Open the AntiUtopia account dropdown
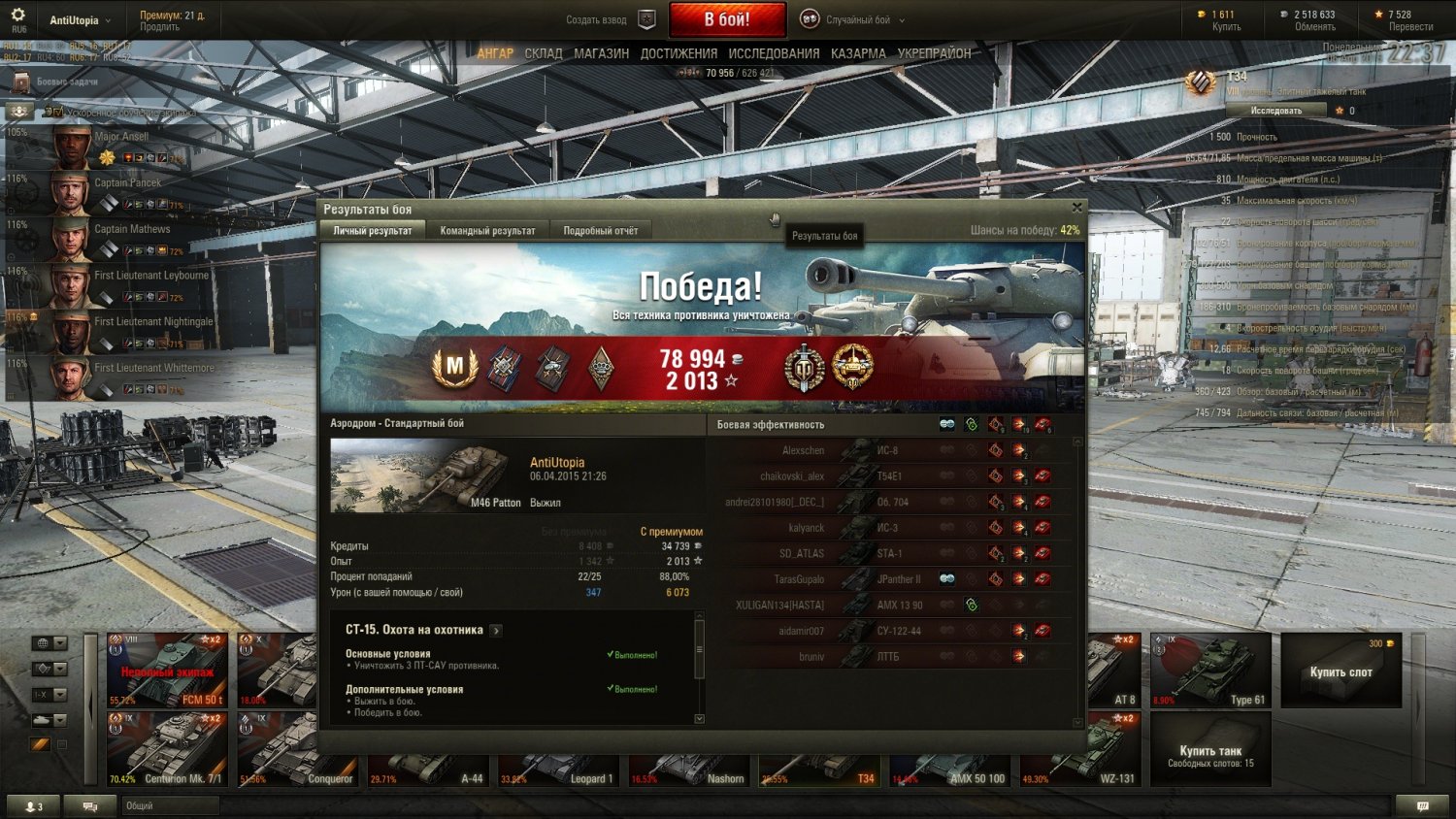The width and height of the screenshot is (1456, 819). (81, 20)
